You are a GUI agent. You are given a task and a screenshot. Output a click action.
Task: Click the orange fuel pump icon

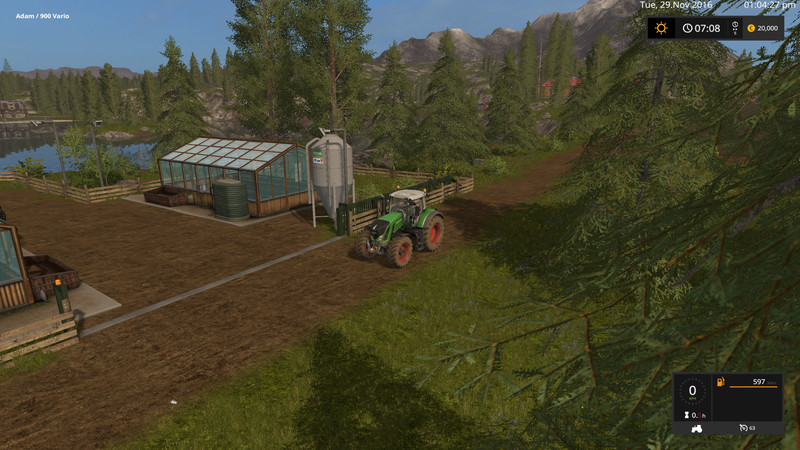click(x=719, y=383)
